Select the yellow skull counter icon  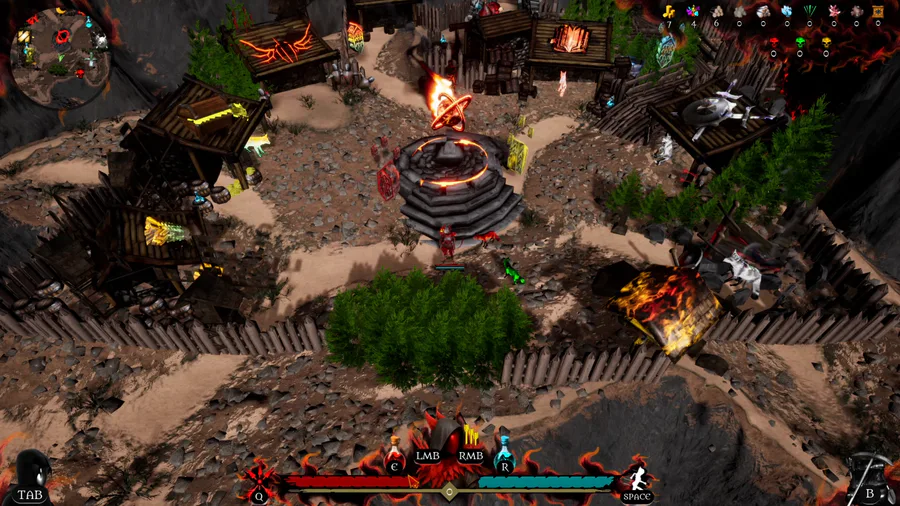(826, 43)
